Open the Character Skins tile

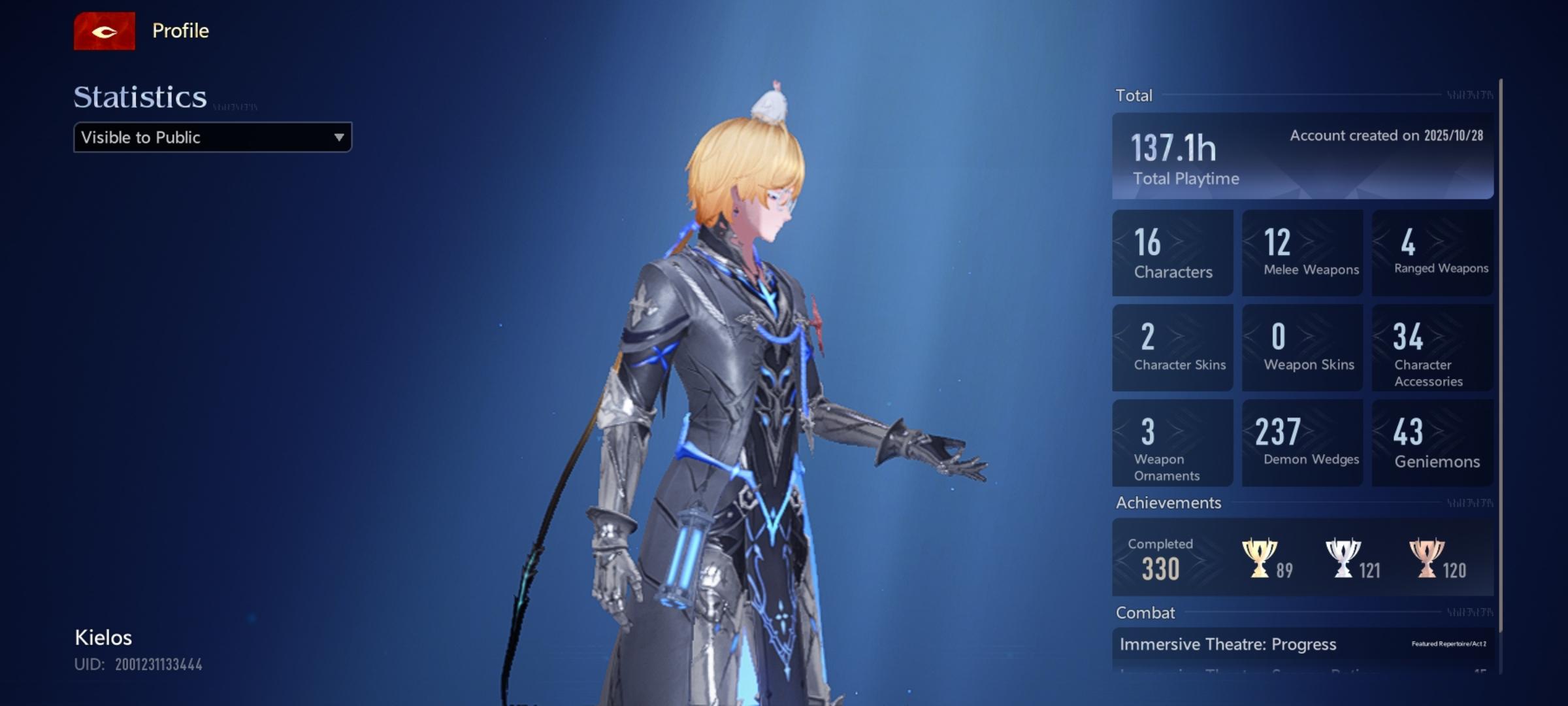[1172, 348]
